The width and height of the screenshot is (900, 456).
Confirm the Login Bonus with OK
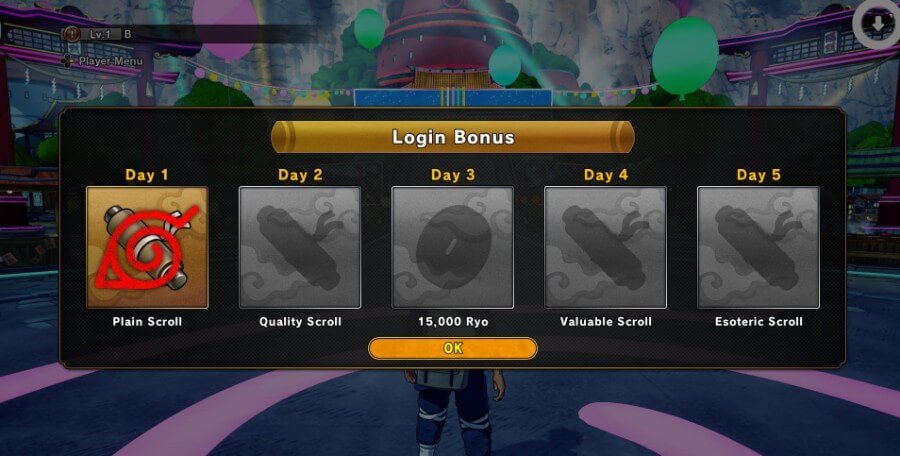(452, 348)
